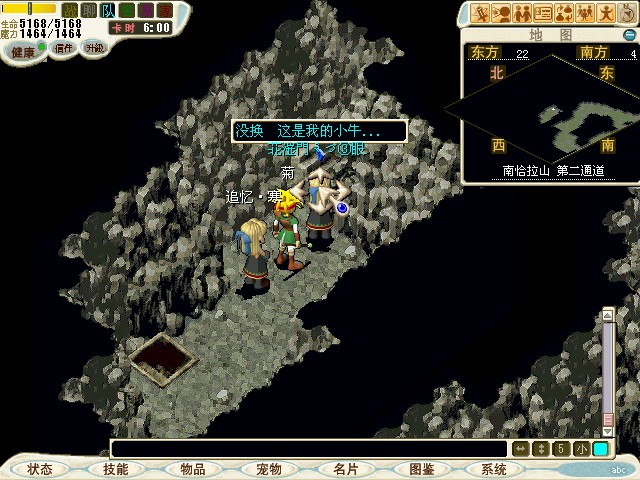Viewport: 640px width, 480px height.
Task: Open the 物品 items menu
Action: pyautogui.click(x=193, y=469)
